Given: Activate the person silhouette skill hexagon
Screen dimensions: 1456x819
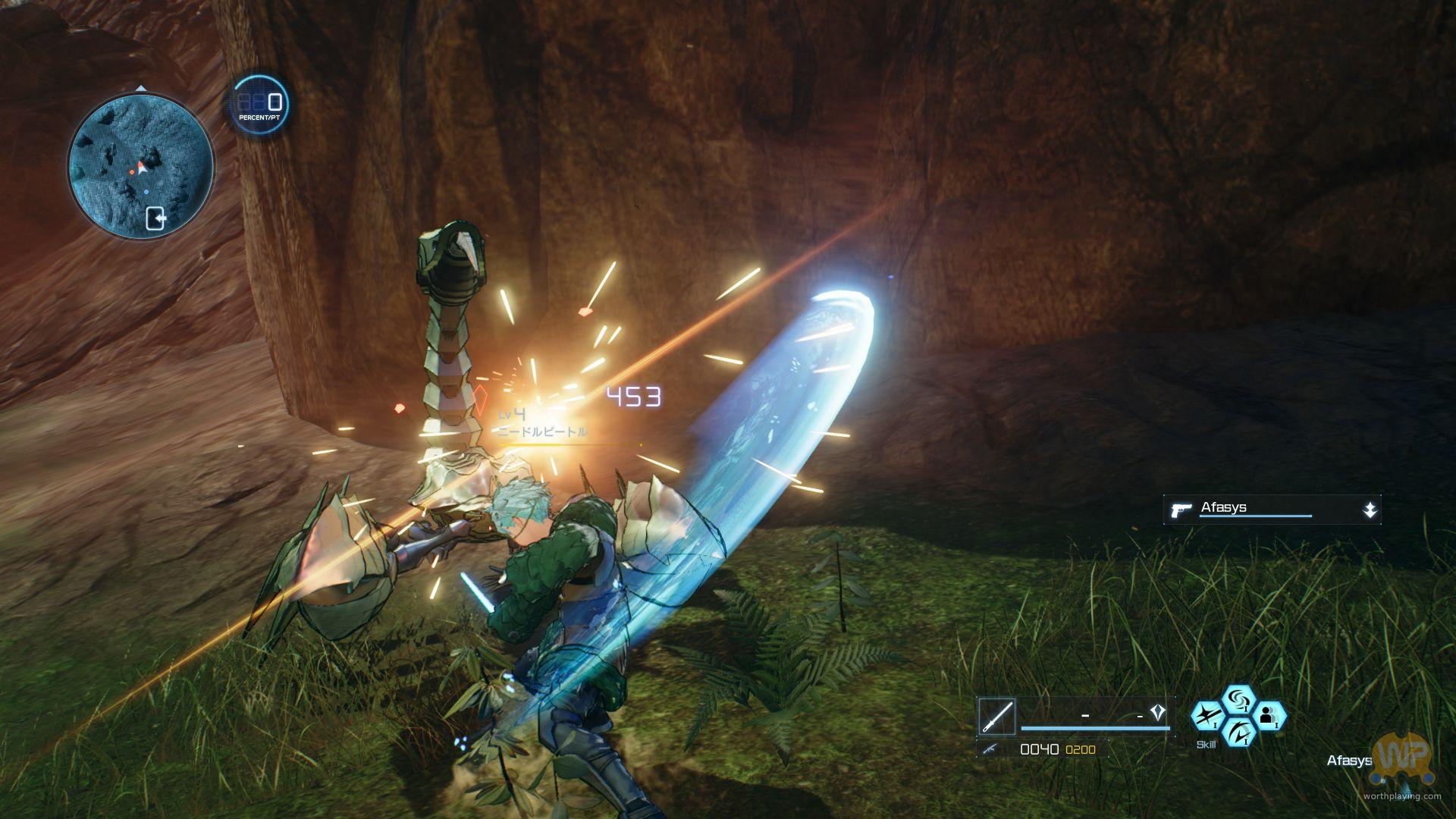Looking at the screenshot, I should click(x=1269, y=715).
